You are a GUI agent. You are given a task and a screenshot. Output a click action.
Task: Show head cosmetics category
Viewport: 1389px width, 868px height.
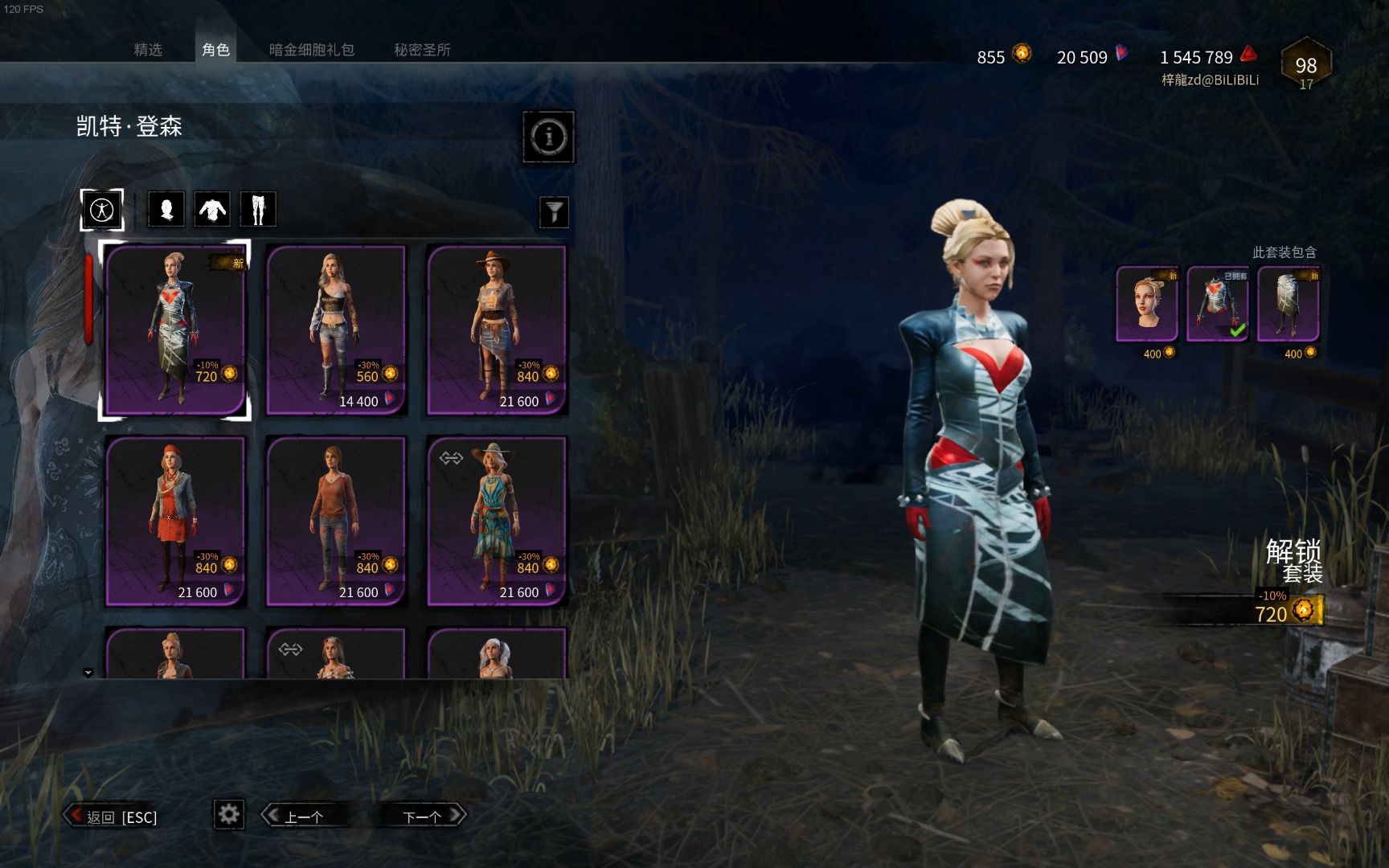[x=166, y=210]
